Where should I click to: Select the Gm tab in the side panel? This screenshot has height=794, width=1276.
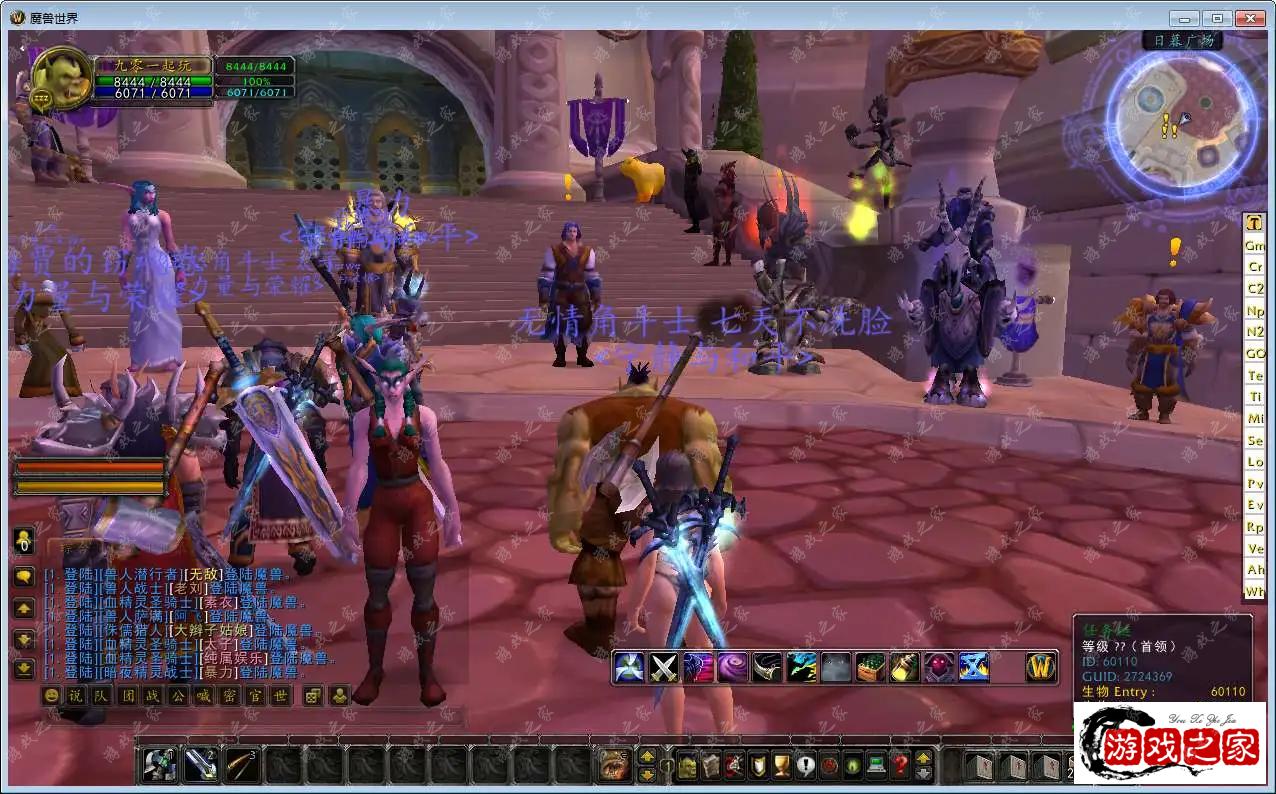point(1255,245)
